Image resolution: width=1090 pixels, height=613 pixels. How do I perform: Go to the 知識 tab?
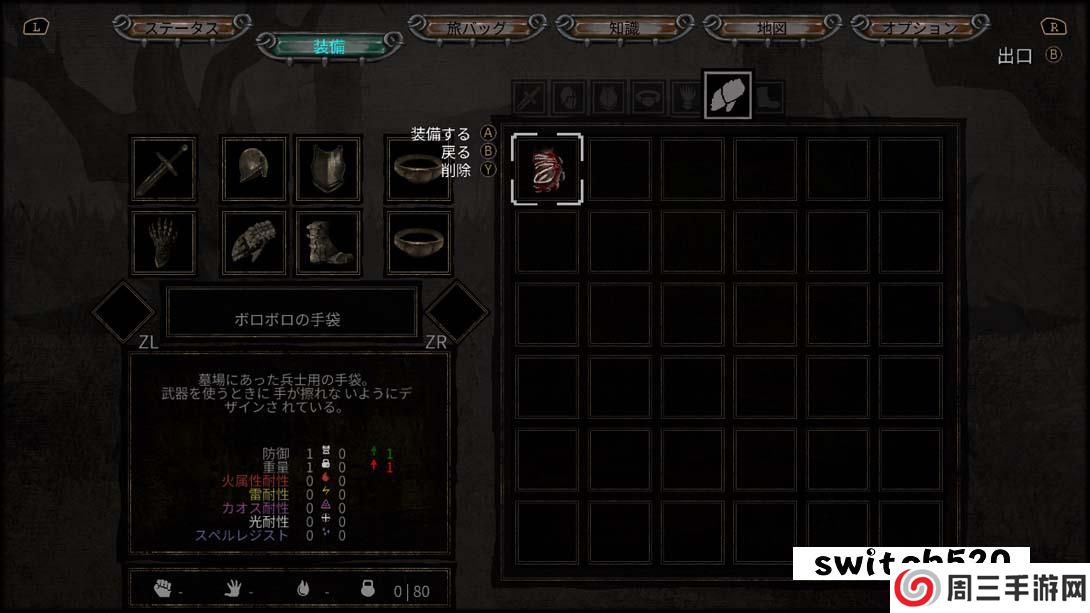[x=623, y=27]
